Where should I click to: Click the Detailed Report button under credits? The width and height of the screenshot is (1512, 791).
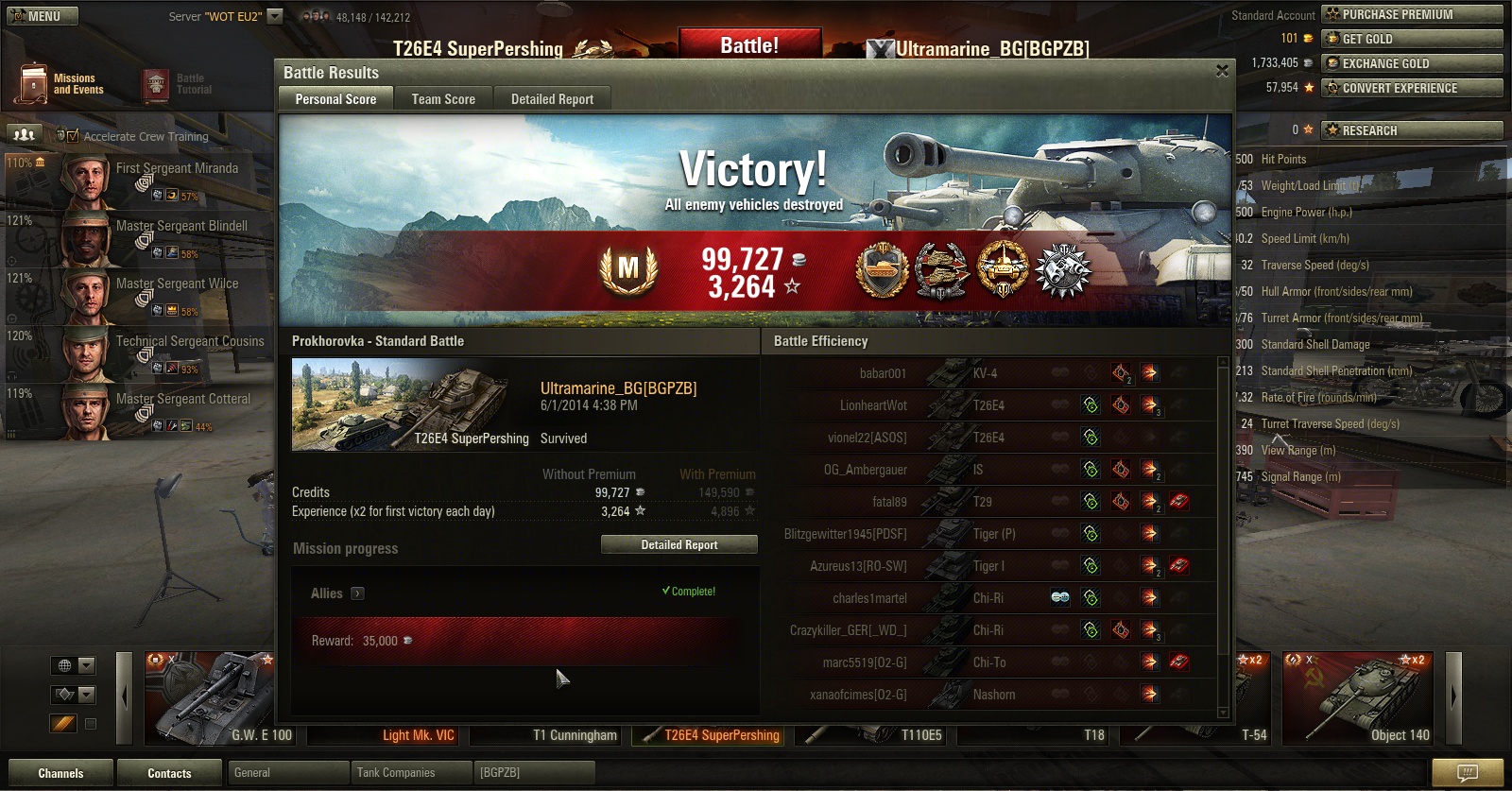pos(679,545)
